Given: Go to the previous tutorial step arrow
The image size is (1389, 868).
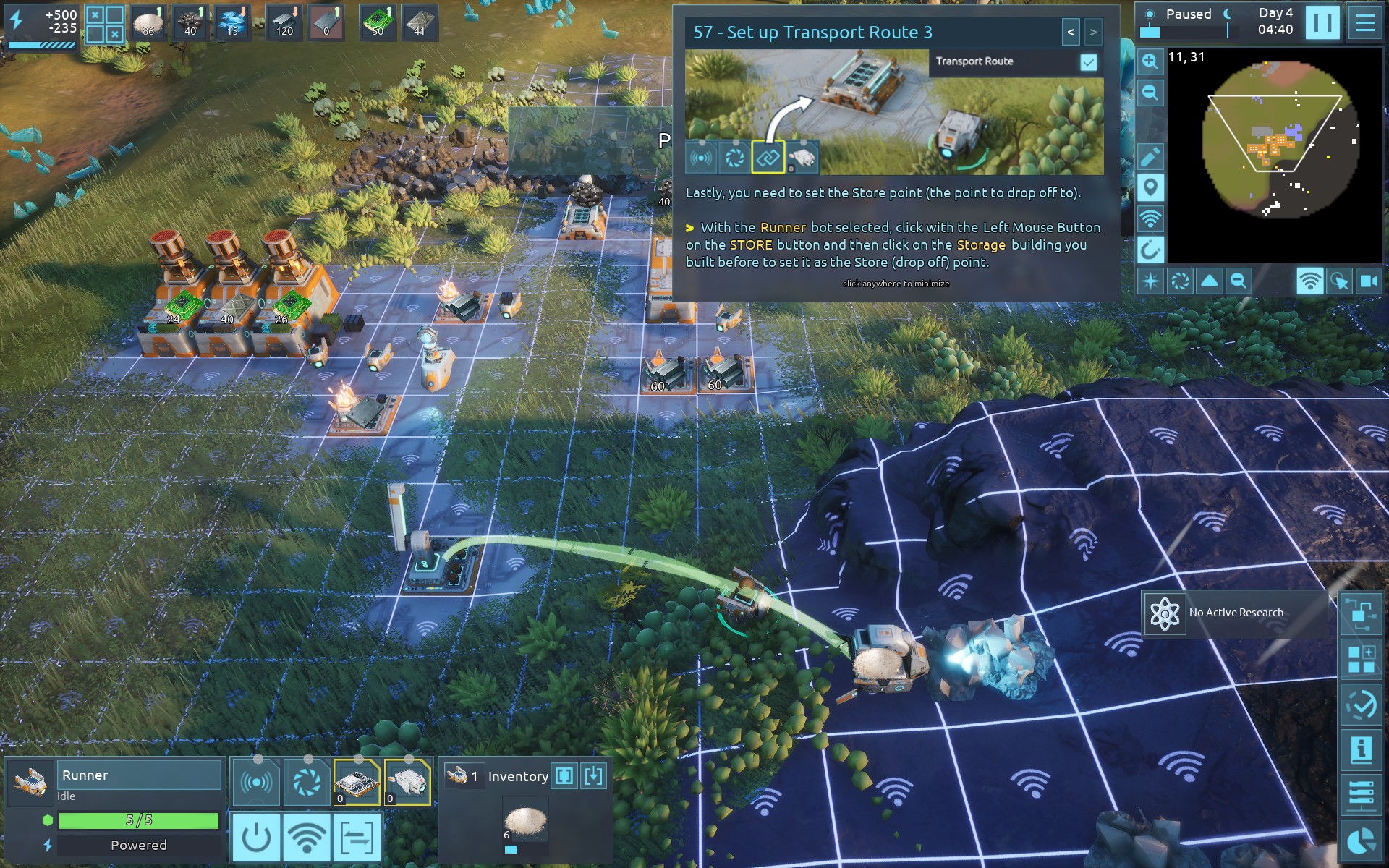Looking at the screenshot, I should 1071,32.
